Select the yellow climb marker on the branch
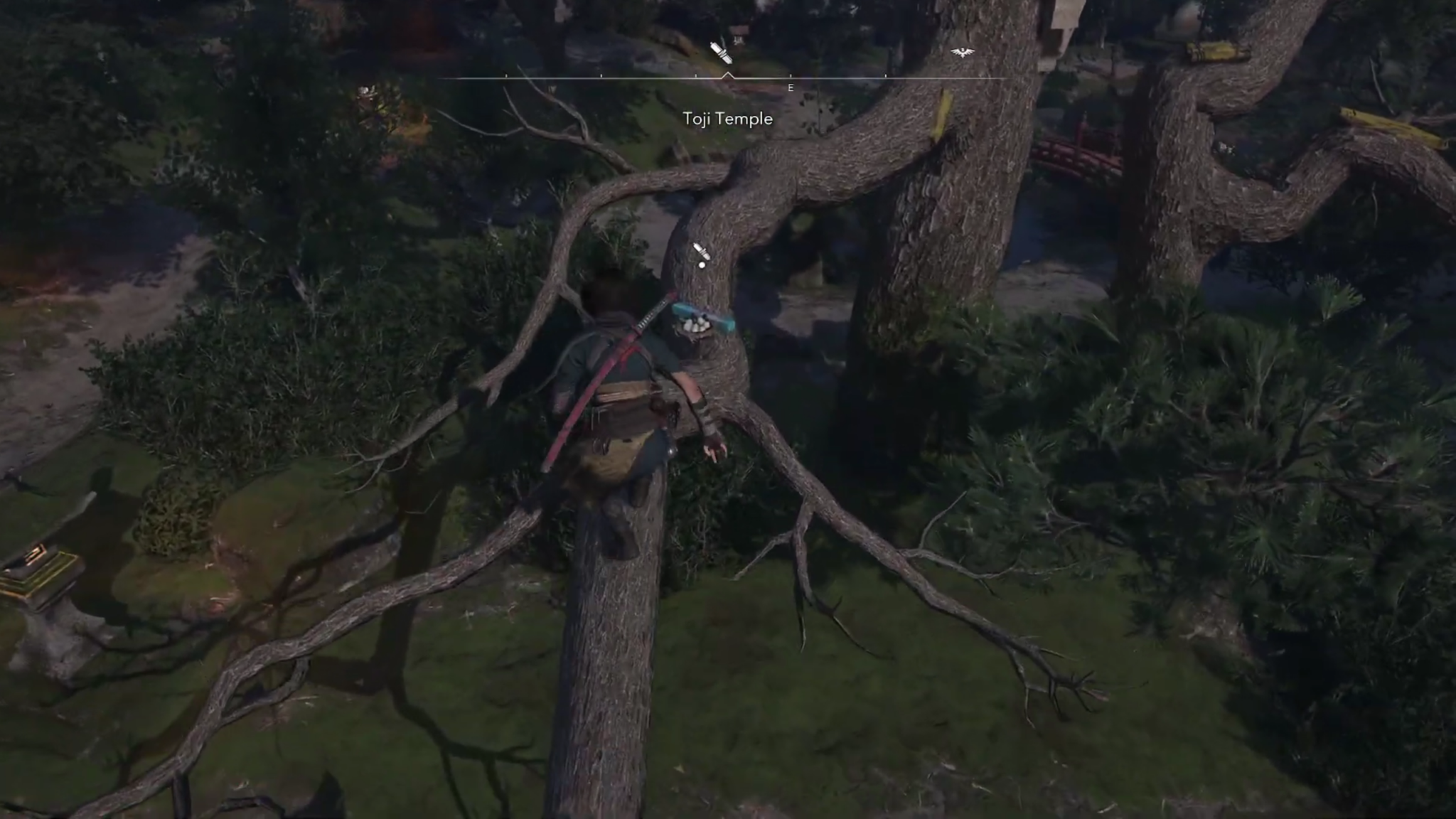Image resolution: width=1456 pixels, height=819 pixels. tap(943, 112)
